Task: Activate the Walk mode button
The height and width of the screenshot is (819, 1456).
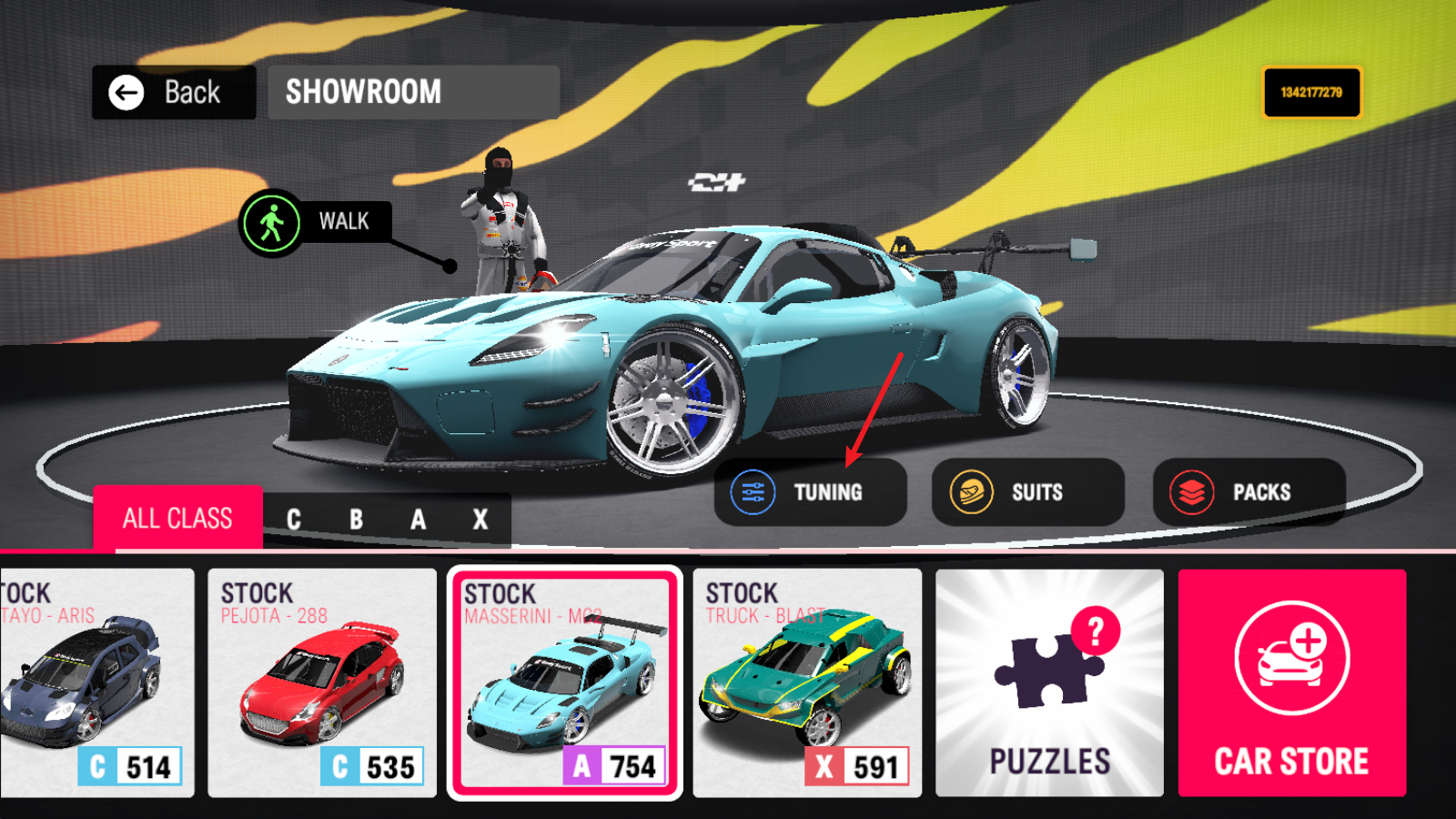Action: pyautogui.click(x=312, y=222)
